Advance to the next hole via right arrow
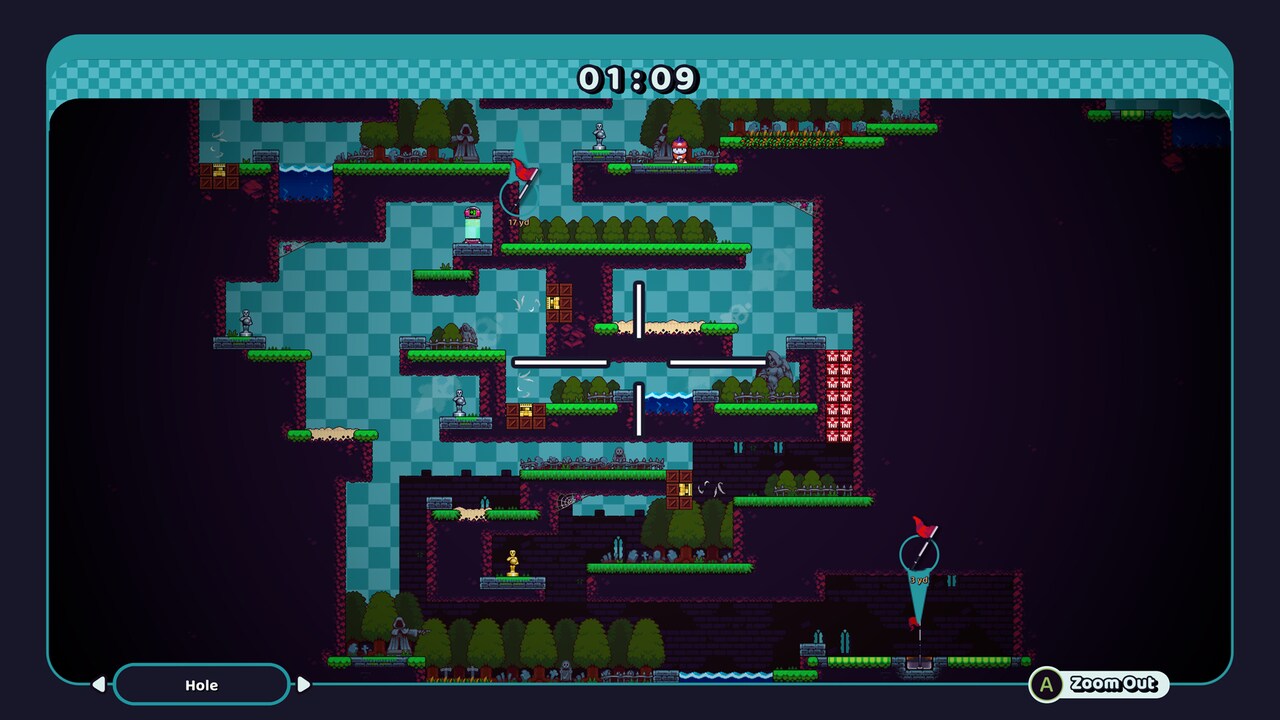Image resolution: width=1280 pixels, height=720 pixels. coord(303,685)
